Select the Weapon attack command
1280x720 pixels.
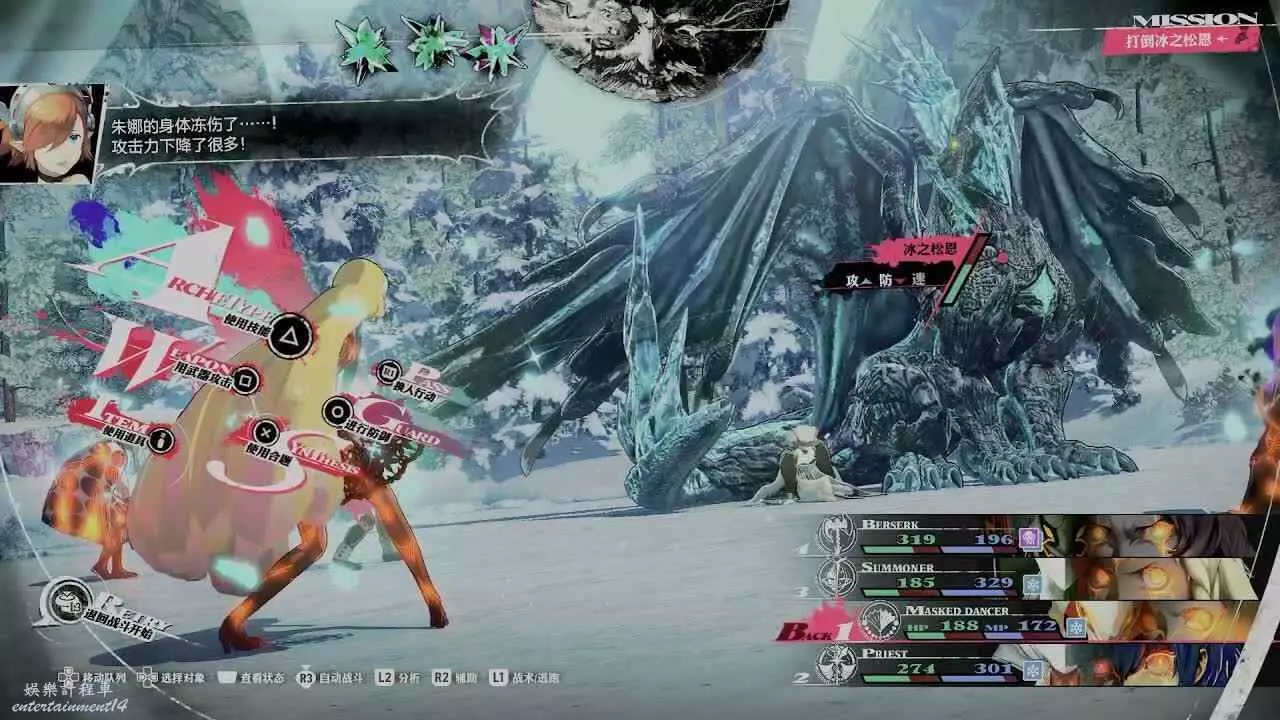246,380
